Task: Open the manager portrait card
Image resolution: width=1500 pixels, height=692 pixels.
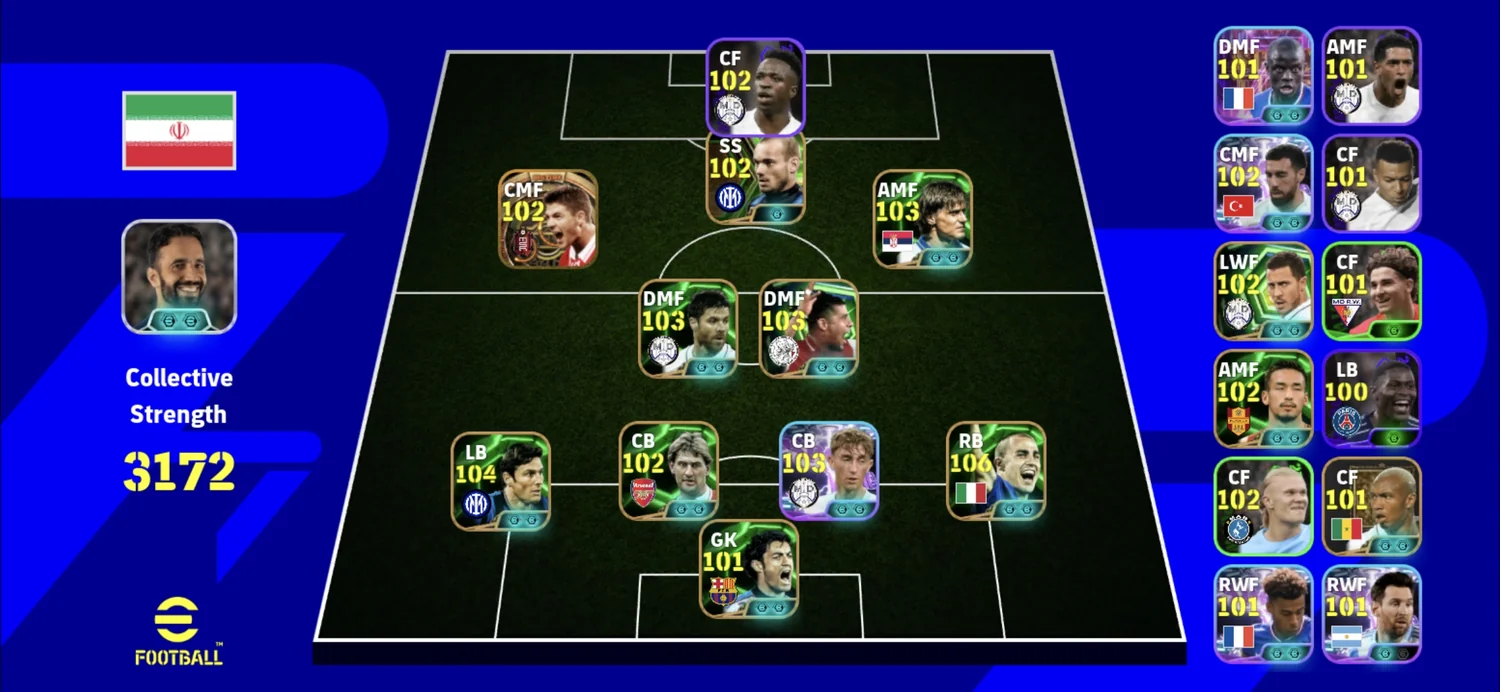Action: pos(179,276)
